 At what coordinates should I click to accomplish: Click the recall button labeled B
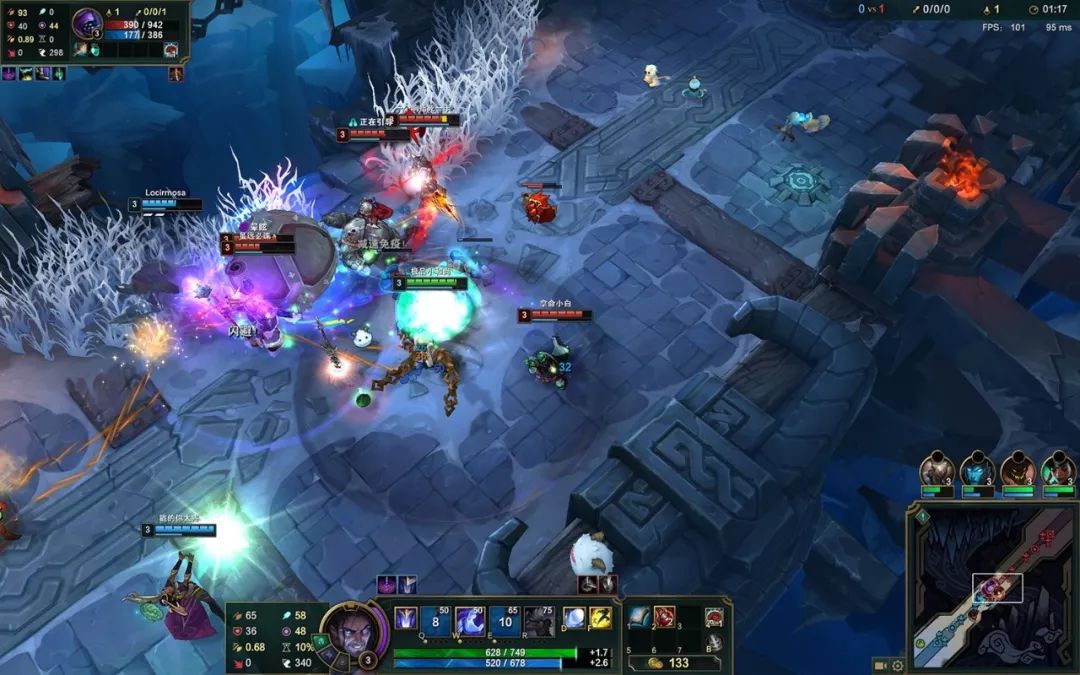[714, 642]
